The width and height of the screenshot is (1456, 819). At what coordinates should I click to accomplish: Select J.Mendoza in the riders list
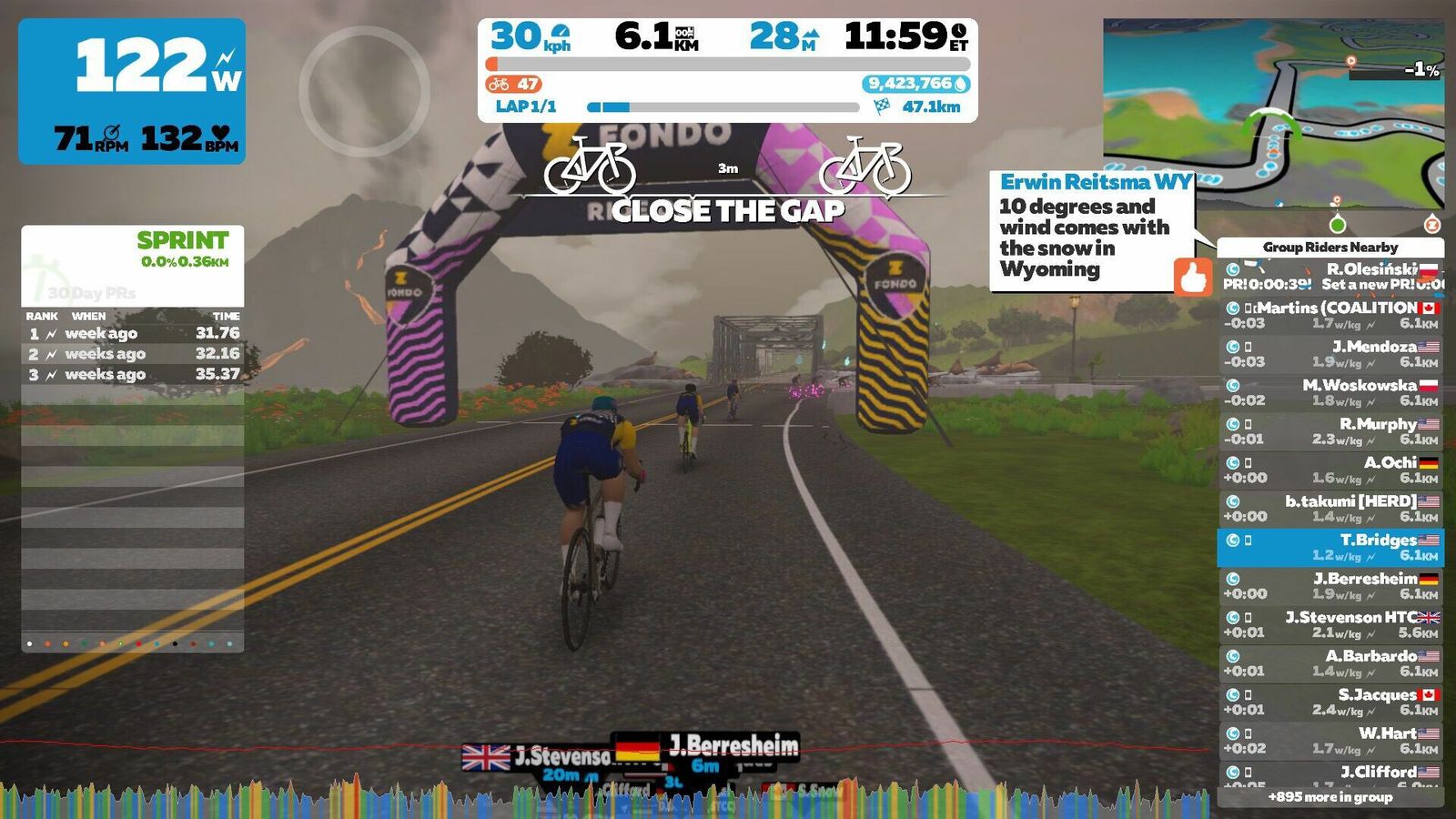click(1330, 354)
